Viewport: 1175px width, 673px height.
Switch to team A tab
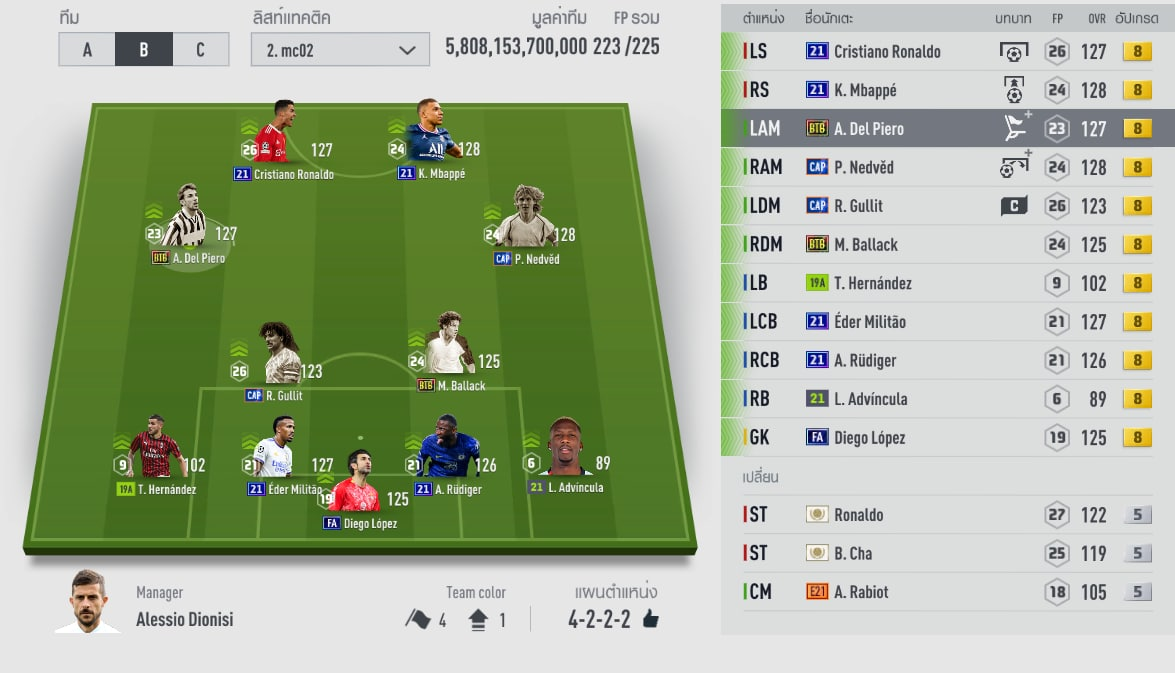coord(87,49)
